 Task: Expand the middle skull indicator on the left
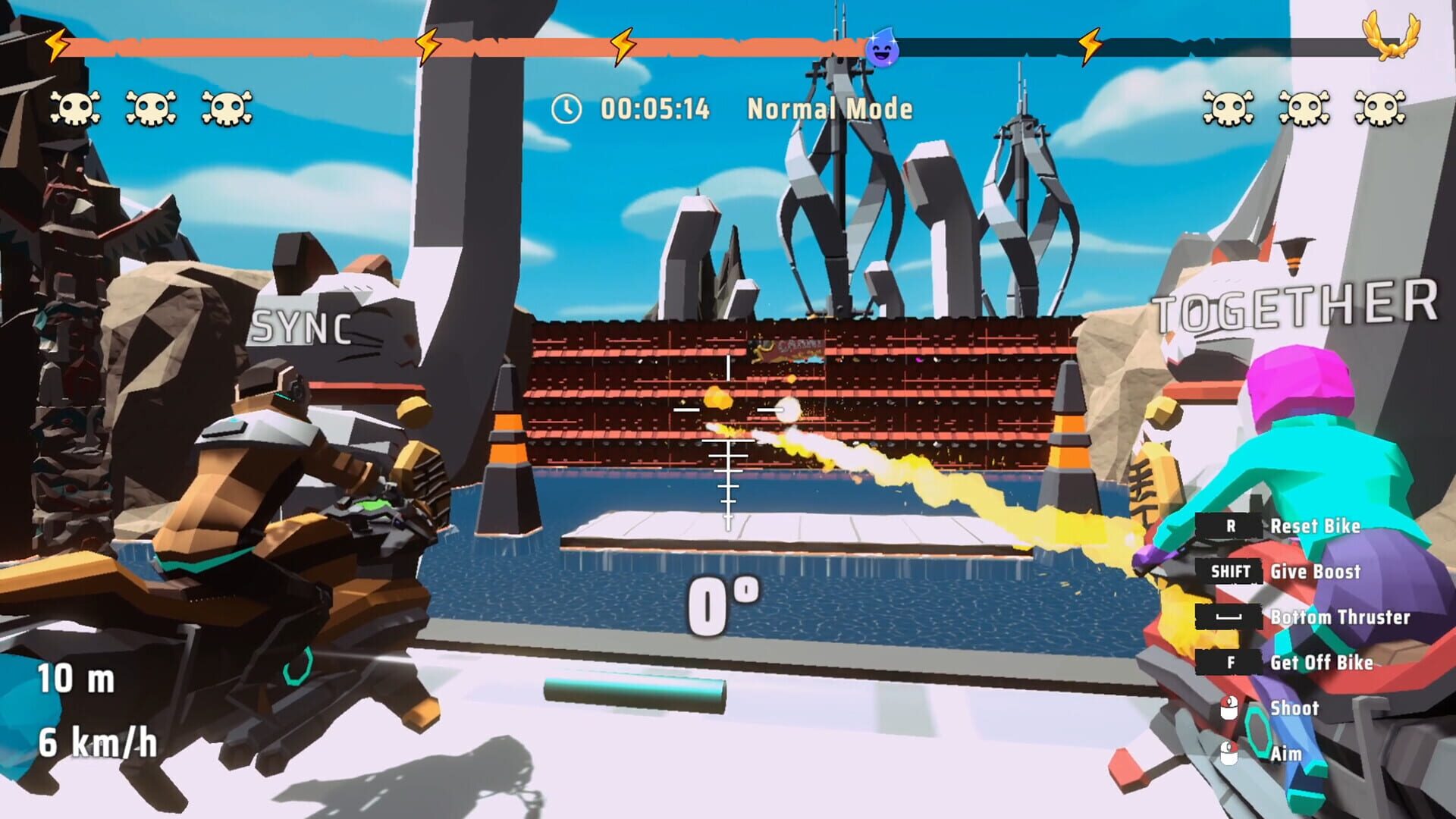click(150, 108)
